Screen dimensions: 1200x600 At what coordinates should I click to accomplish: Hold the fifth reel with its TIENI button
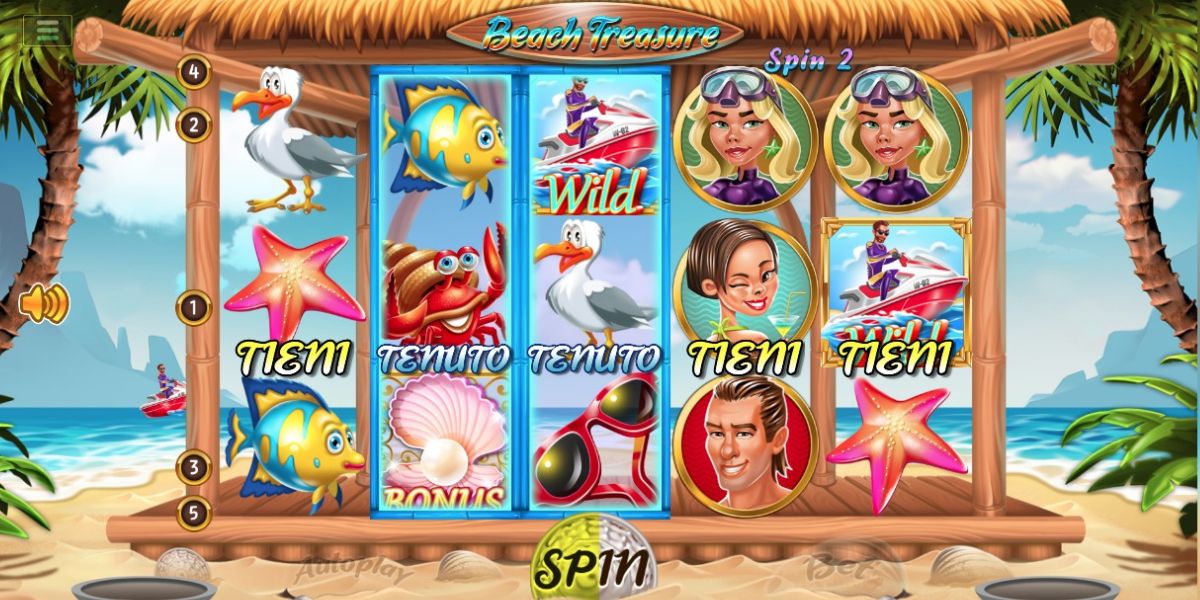tap(895, 357)
